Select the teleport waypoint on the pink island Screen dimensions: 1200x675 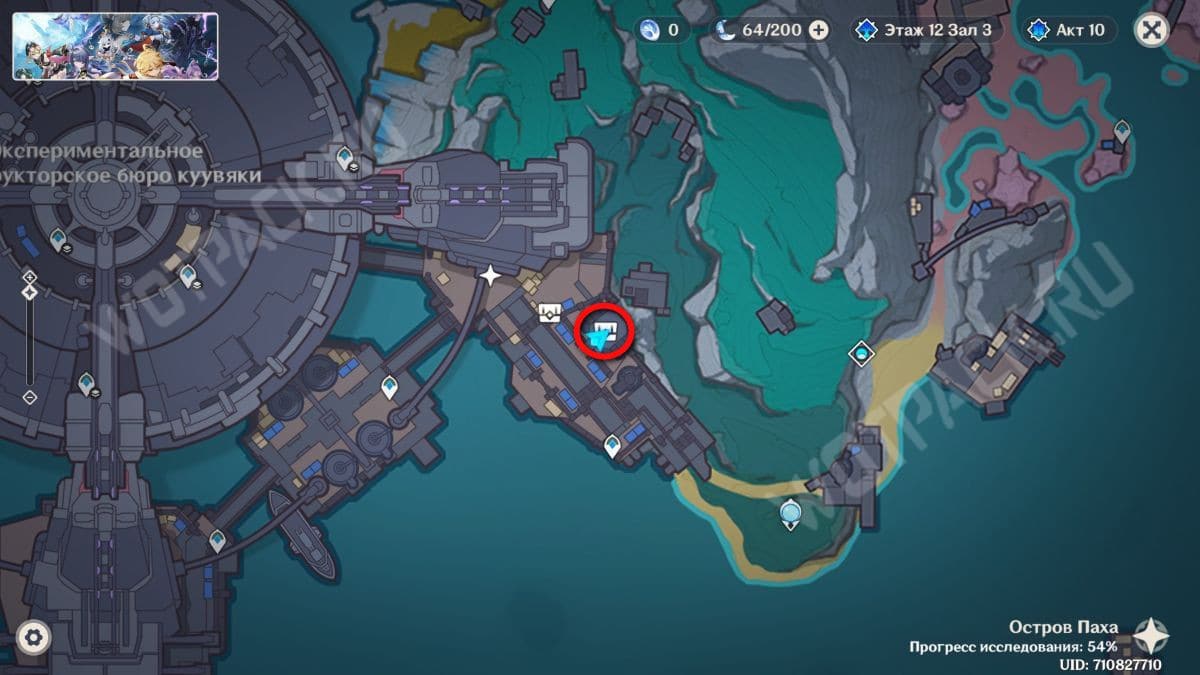point(1122,130)
